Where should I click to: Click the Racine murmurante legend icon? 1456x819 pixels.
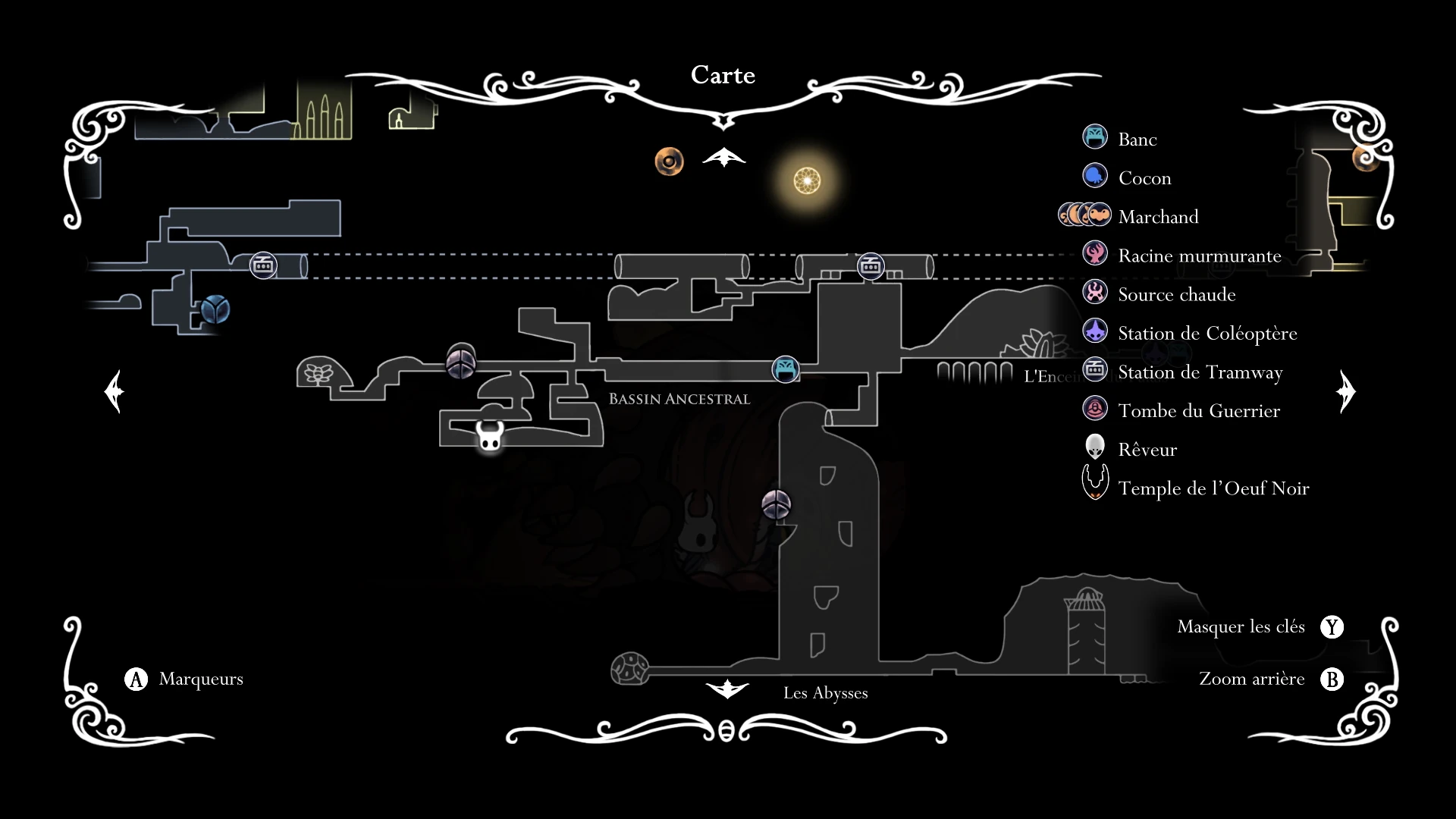click(x=1095, y=253)
